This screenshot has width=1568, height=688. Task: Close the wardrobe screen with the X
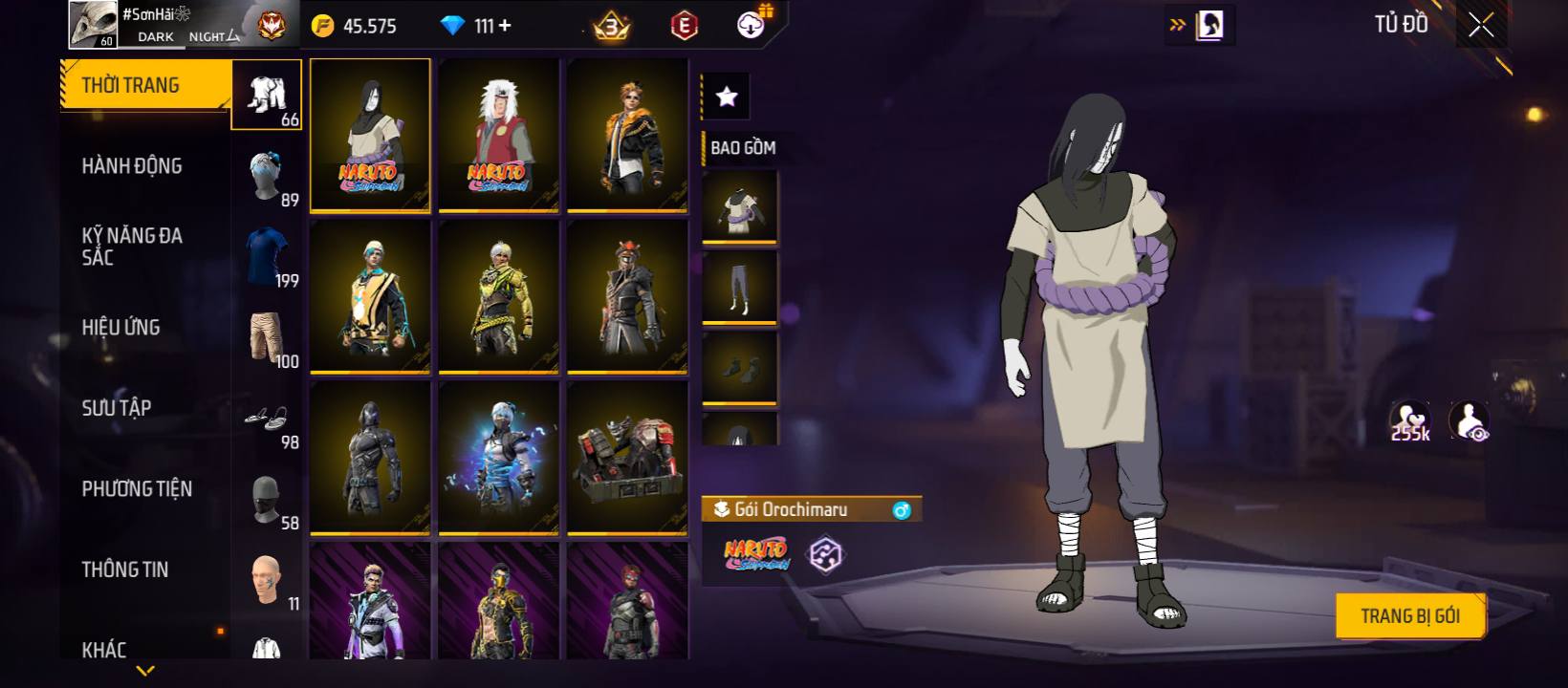[x=1481, y=26]
